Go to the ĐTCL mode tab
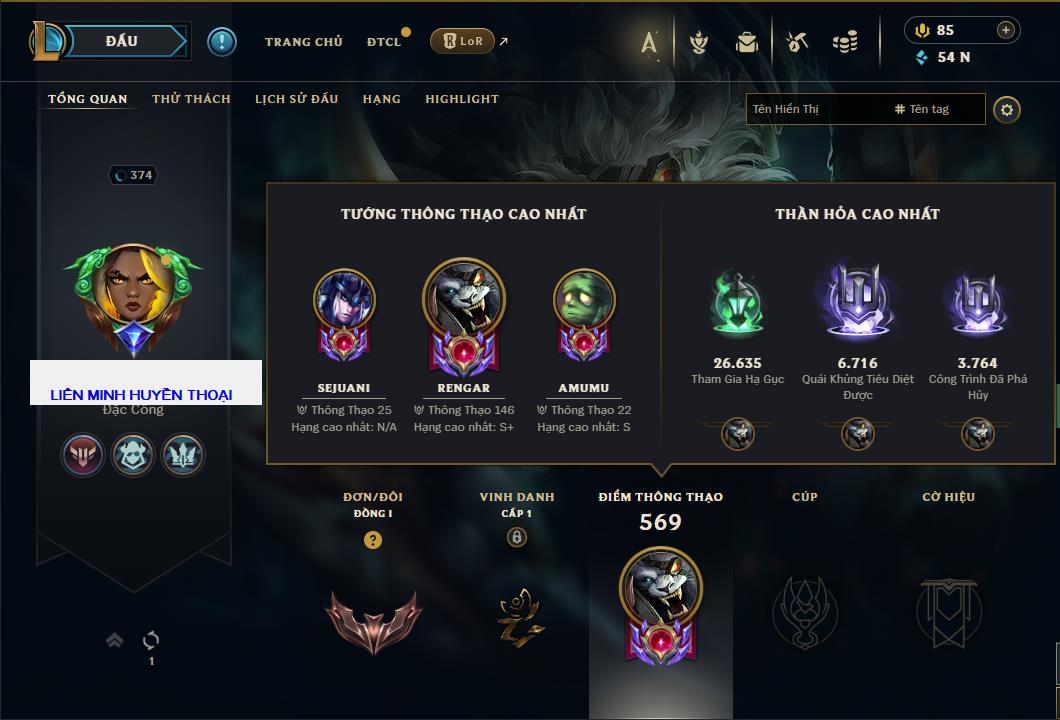1060x720 pixels. coord(384,42)
